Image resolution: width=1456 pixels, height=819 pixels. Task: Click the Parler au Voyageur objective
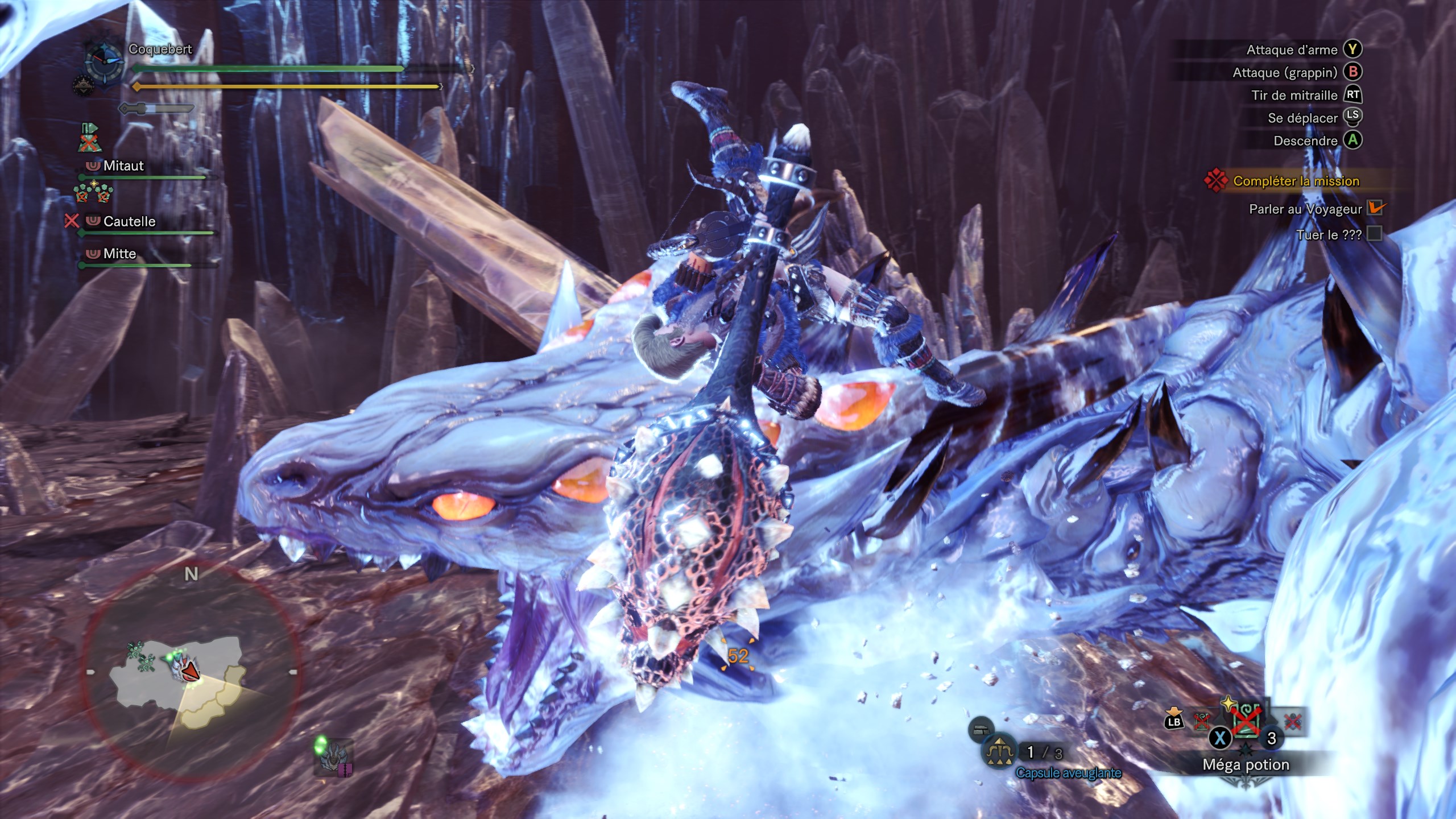1305,209
